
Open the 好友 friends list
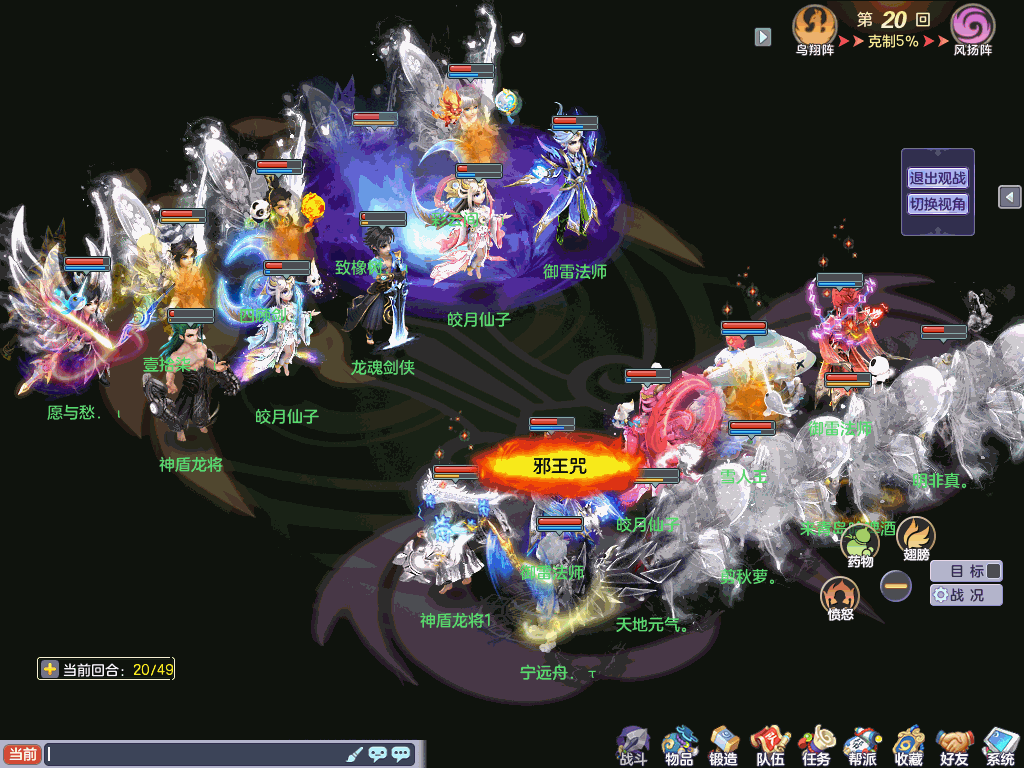point(955,745)
